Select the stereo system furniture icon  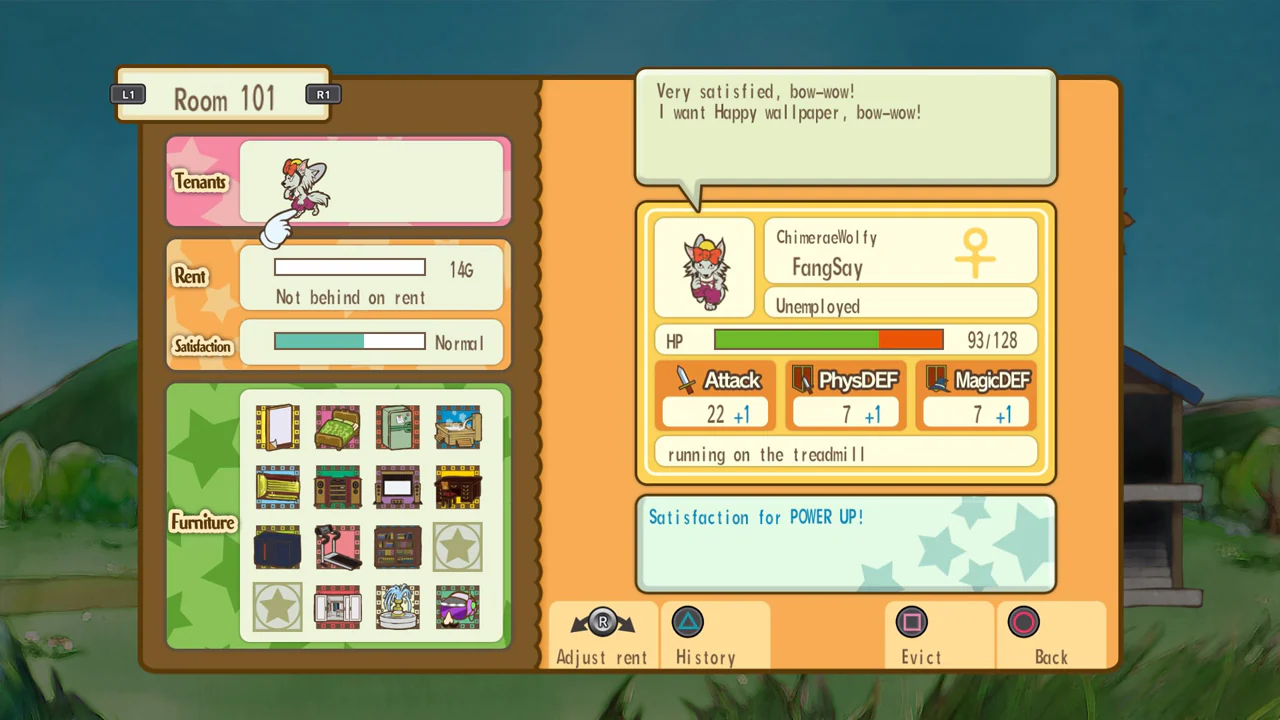coord(337,487)
